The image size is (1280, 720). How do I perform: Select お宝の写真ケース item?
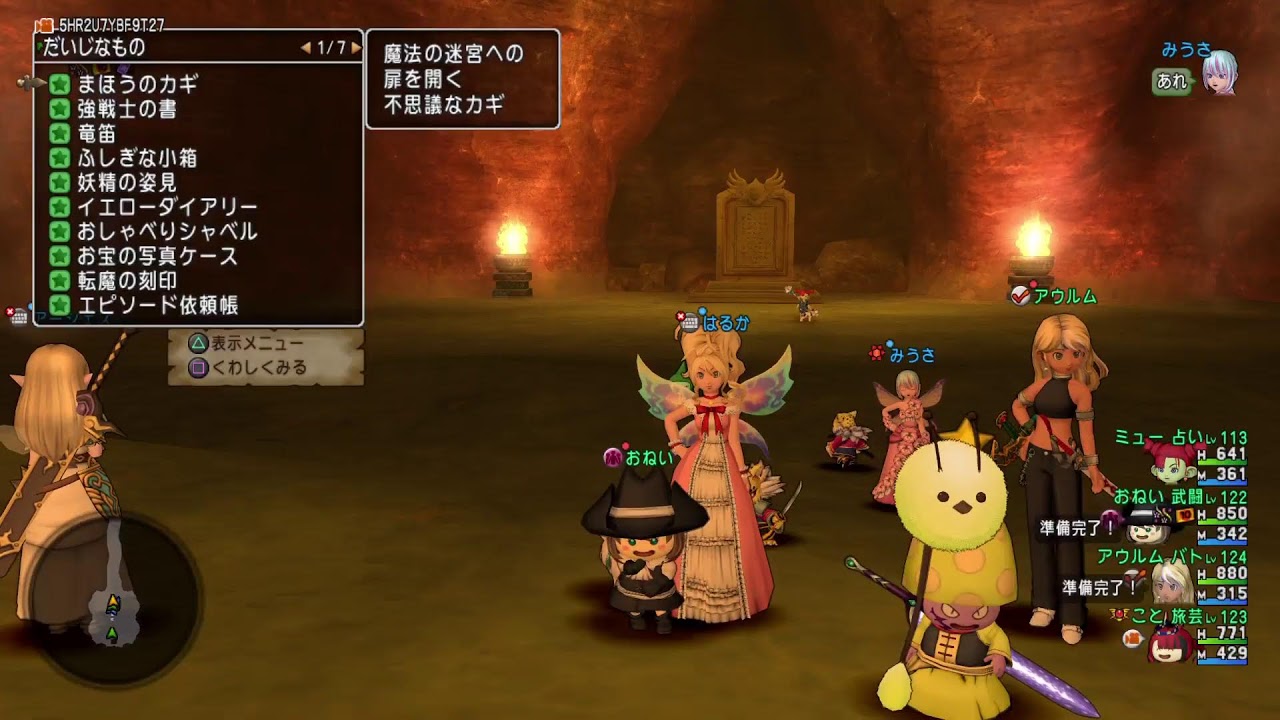point(157,257)
